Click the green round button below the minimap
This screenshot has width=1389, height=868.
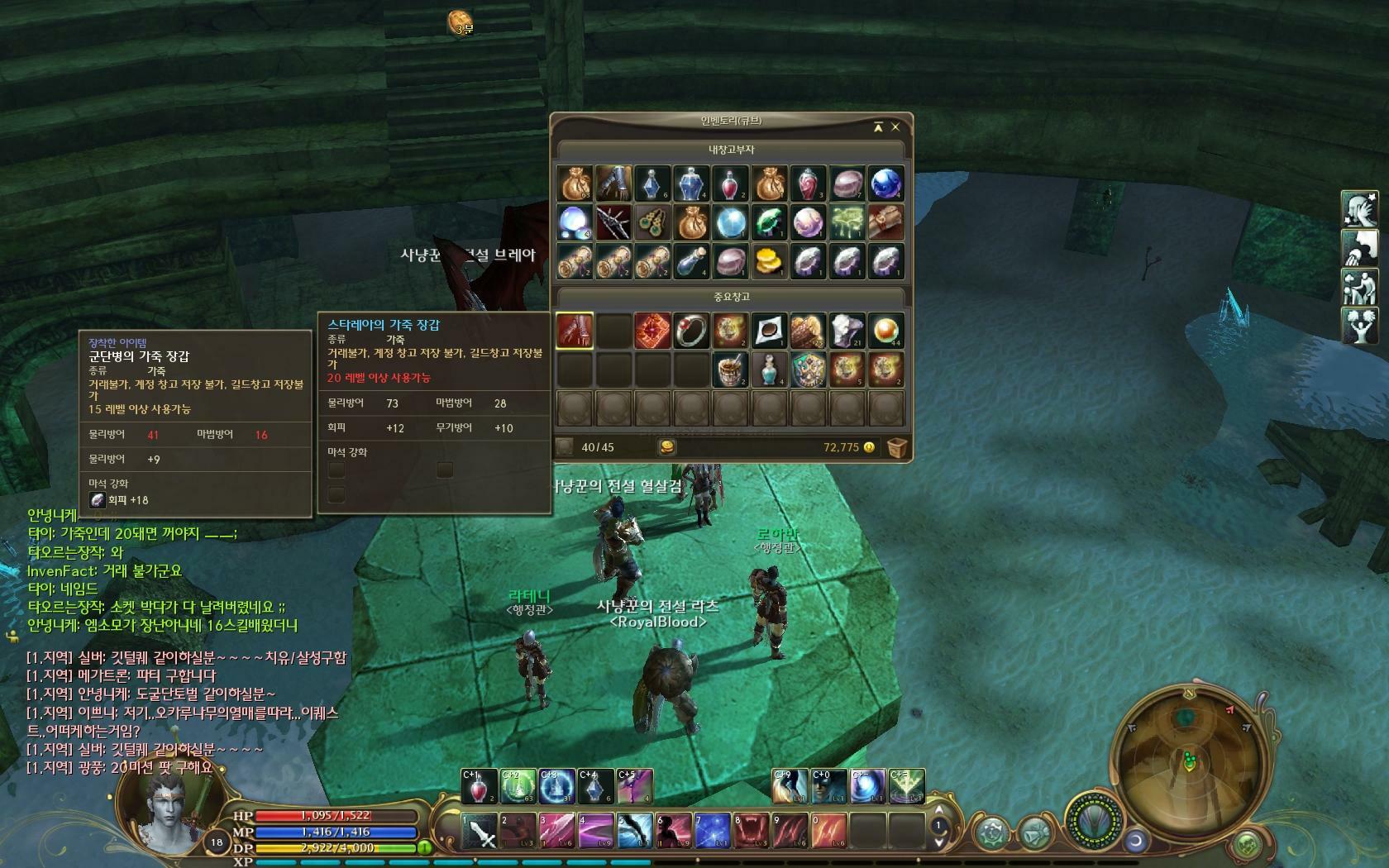click(x=1248, y=845)
